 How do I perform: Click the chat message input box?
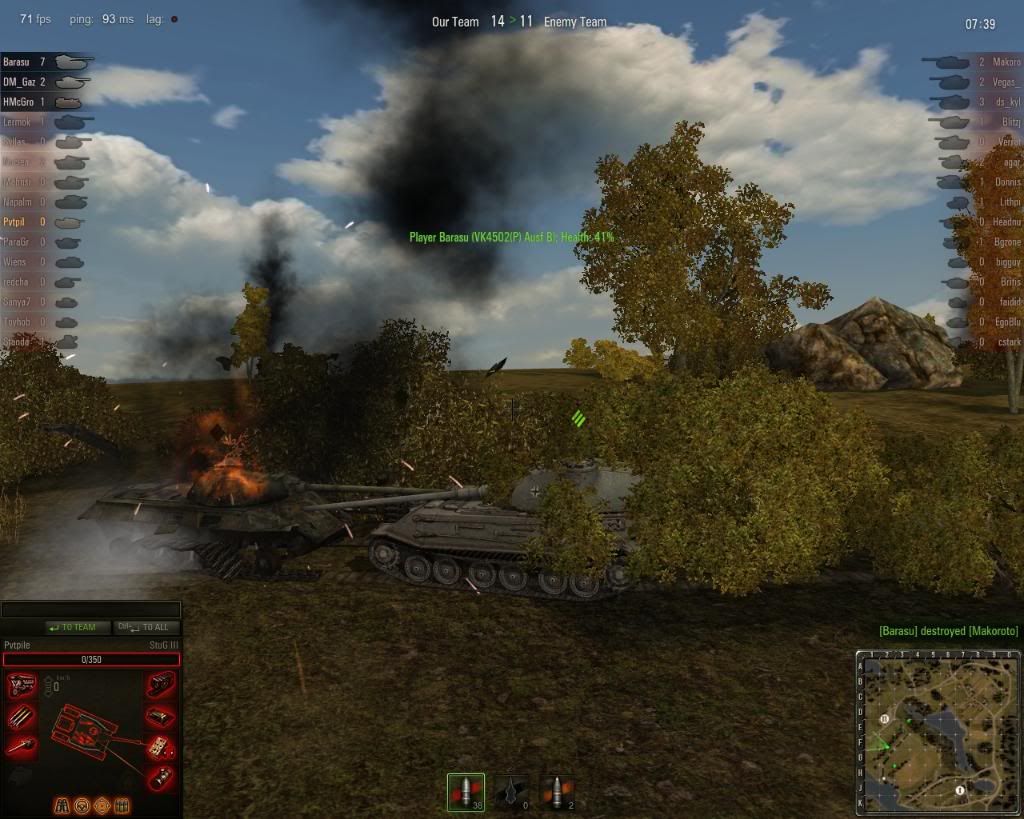pyautogui.click(x=90, y=608)
